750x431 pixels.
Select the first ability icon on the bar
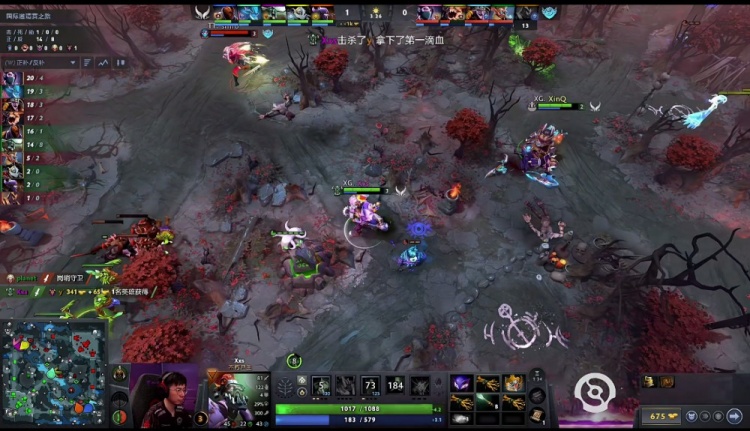point(321,385)
